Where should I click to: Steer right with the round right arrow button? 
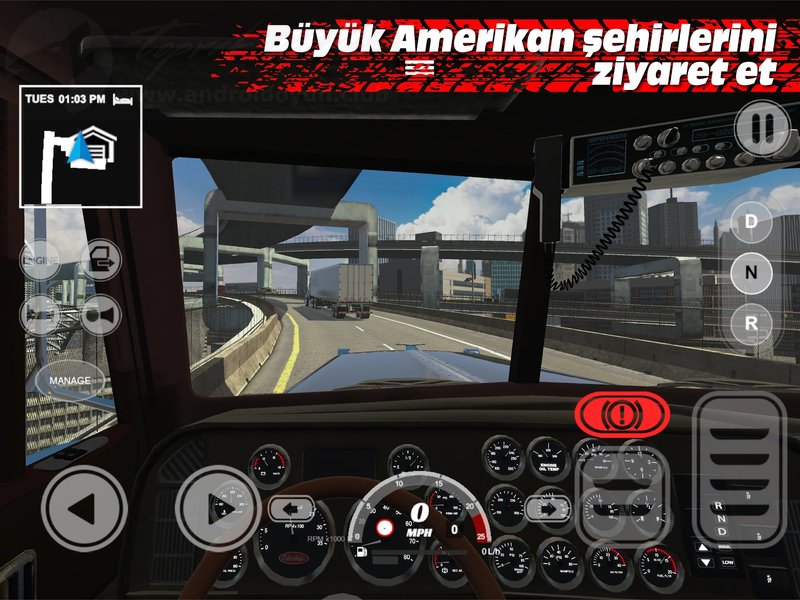coord(217,508)
